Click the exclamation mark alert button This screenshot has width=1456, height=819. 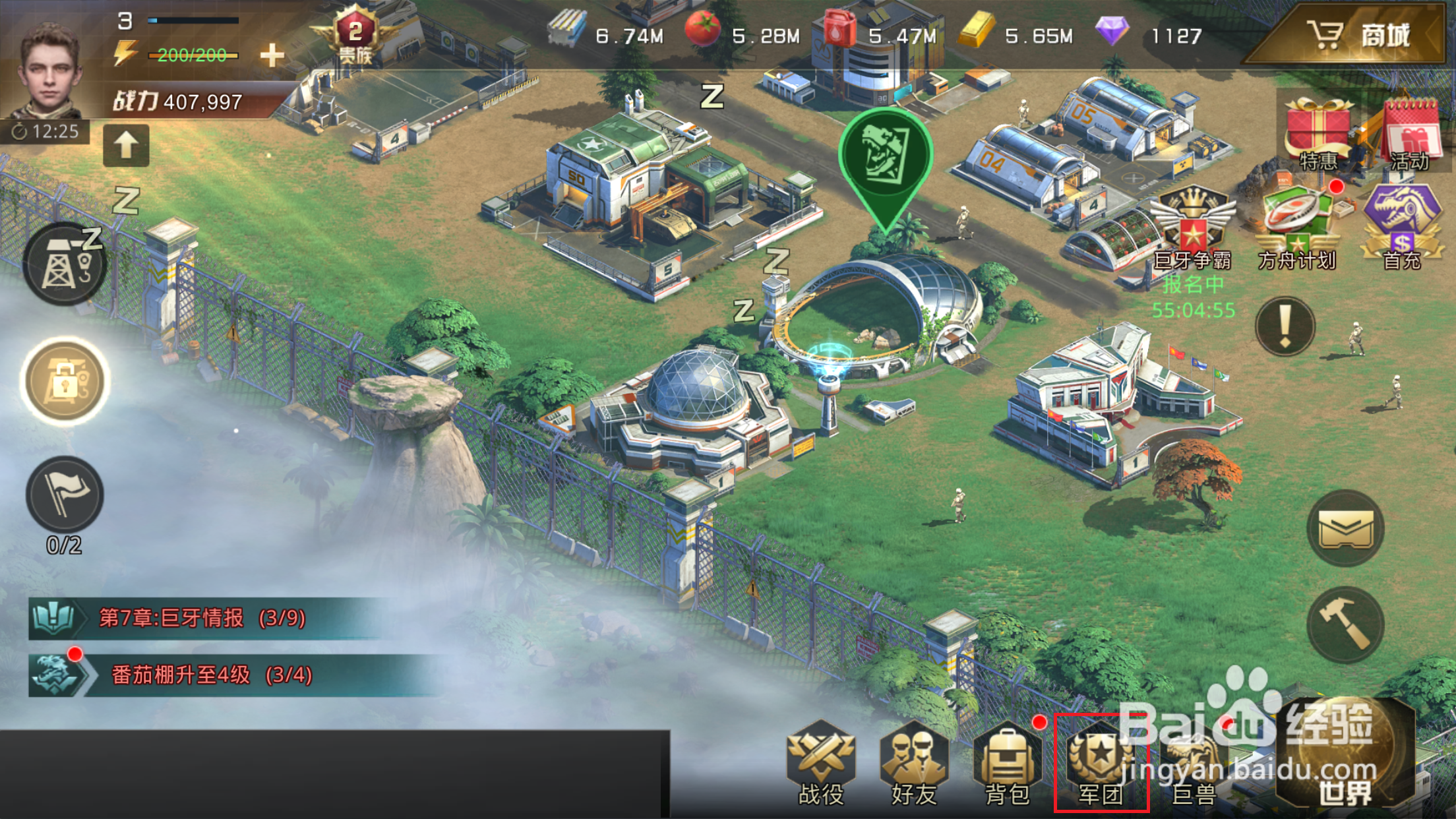[1285, 326]
